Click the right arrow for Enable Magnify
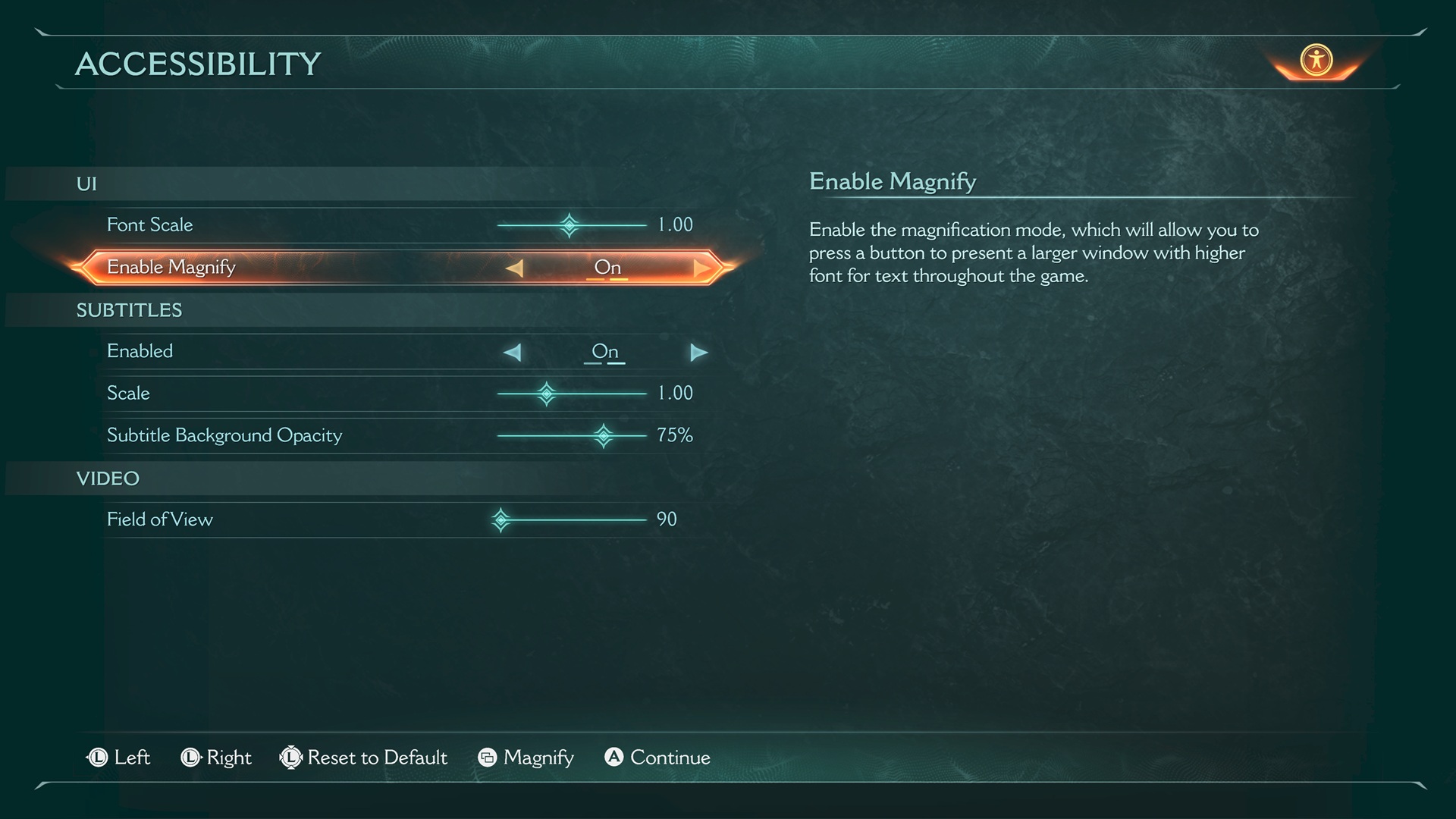Viewport: 1456px width, 819px height. click(701, 268)
